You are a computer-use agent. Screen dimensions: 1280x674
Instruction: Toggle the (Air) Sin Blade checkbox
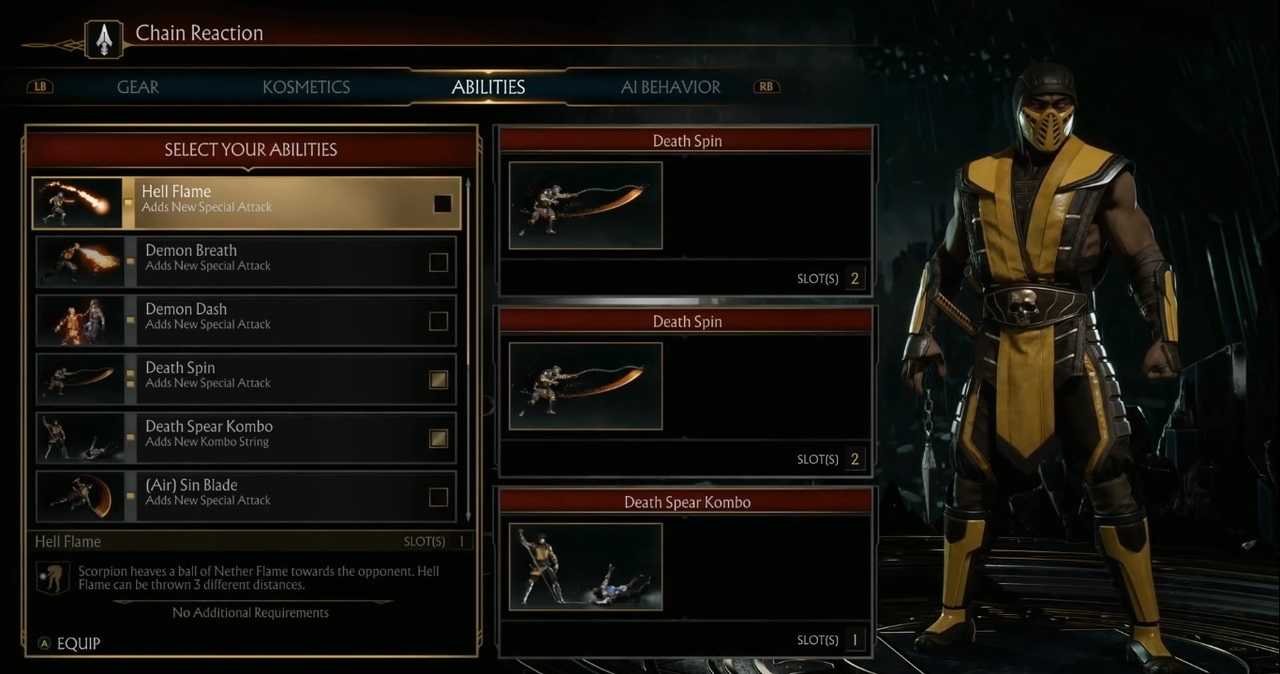[438, 497]
